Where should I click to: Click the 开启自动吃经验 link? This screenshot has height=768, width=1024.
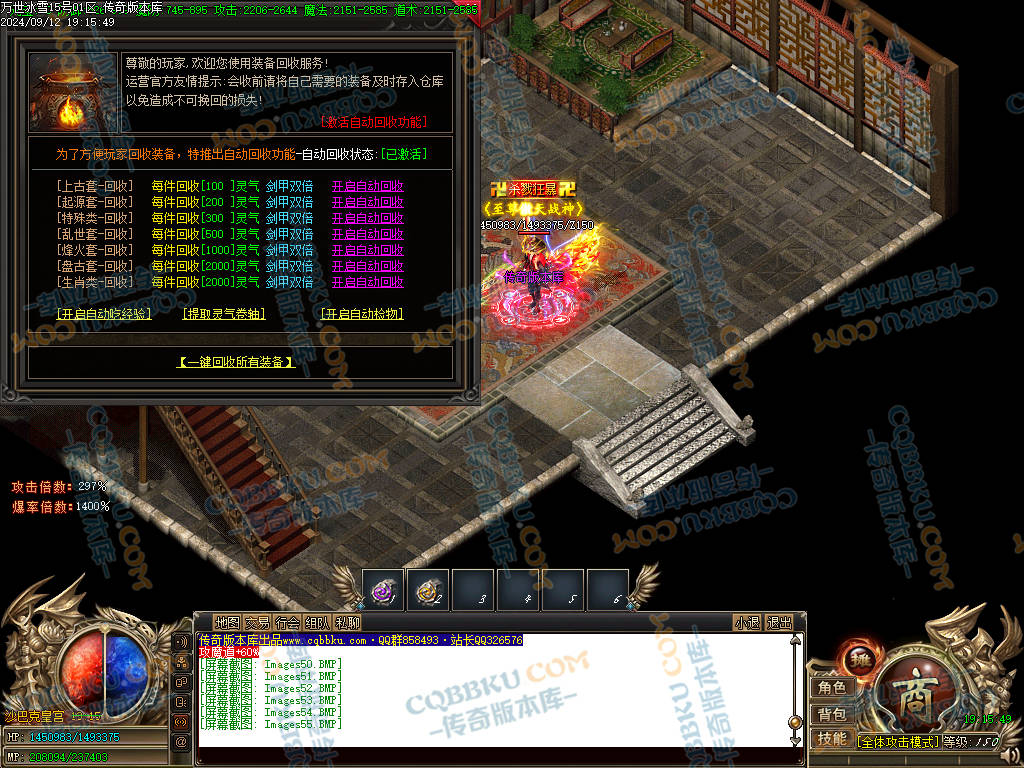click(x=104, y=314)
